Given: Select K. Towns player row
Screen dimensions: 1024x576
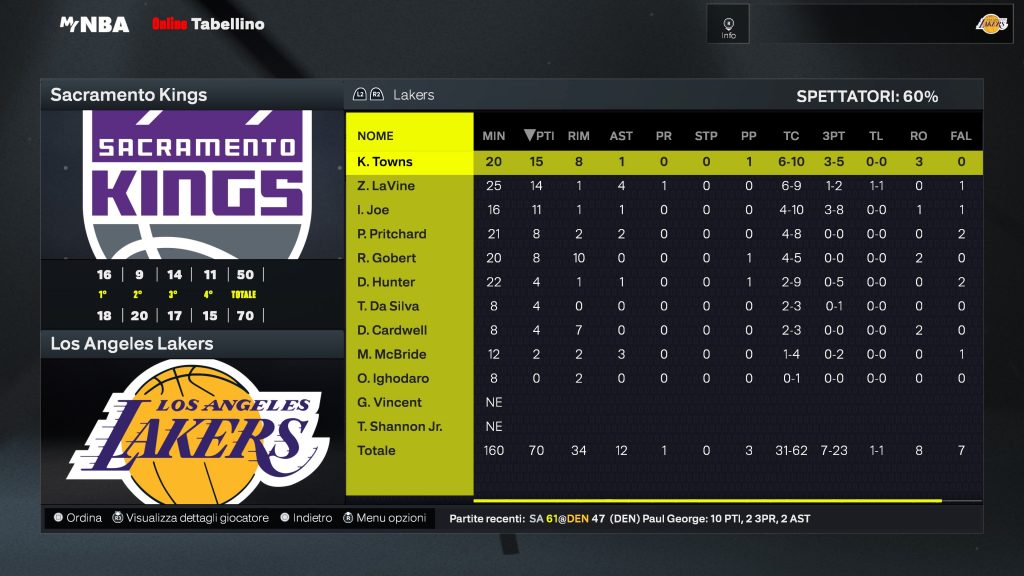Looking at the screenshot, I should [385, 162].
